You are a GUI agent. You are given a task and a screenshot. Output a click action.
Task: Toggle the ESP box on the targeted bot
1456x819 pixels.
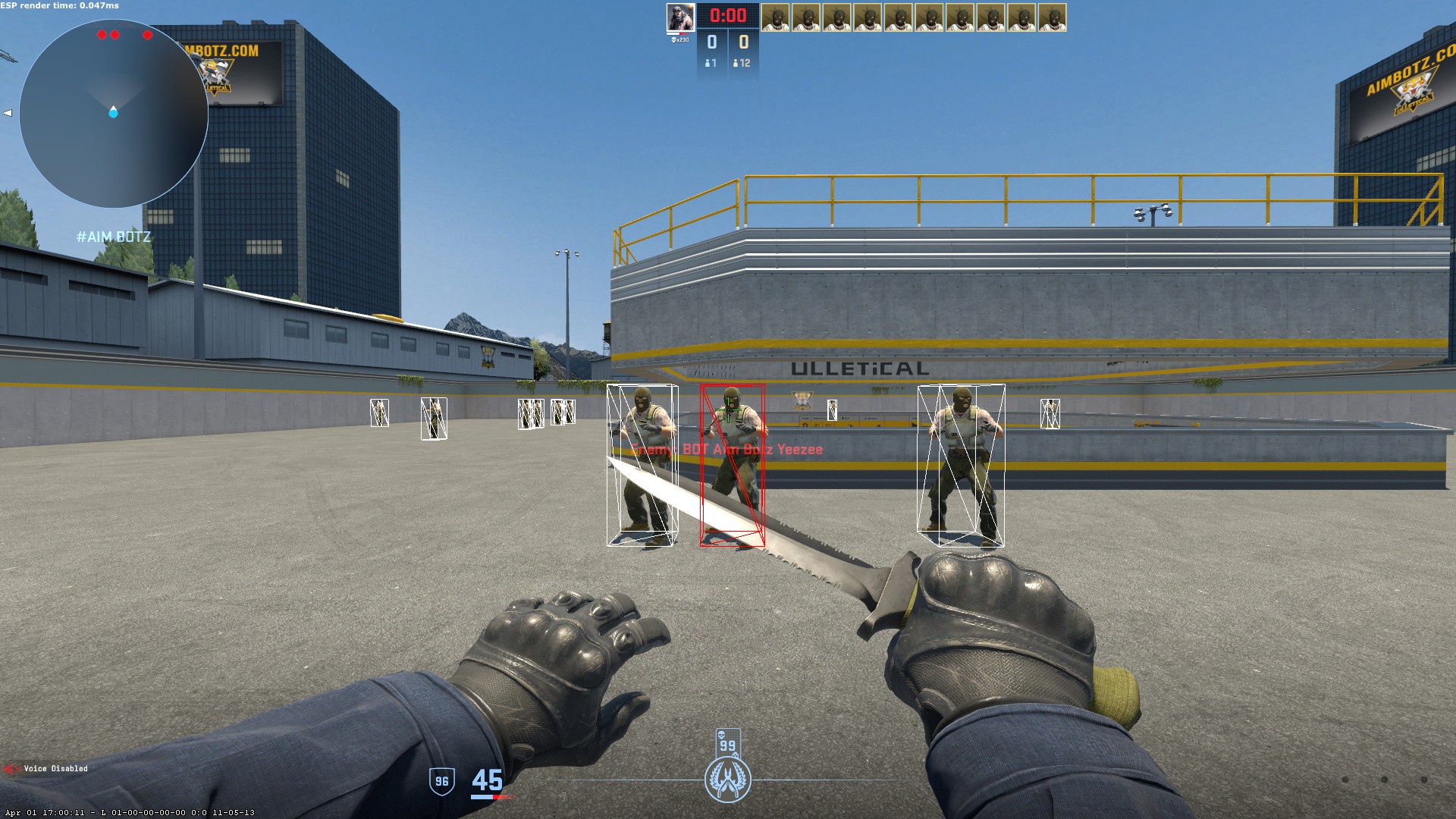(x=732, y=463)
